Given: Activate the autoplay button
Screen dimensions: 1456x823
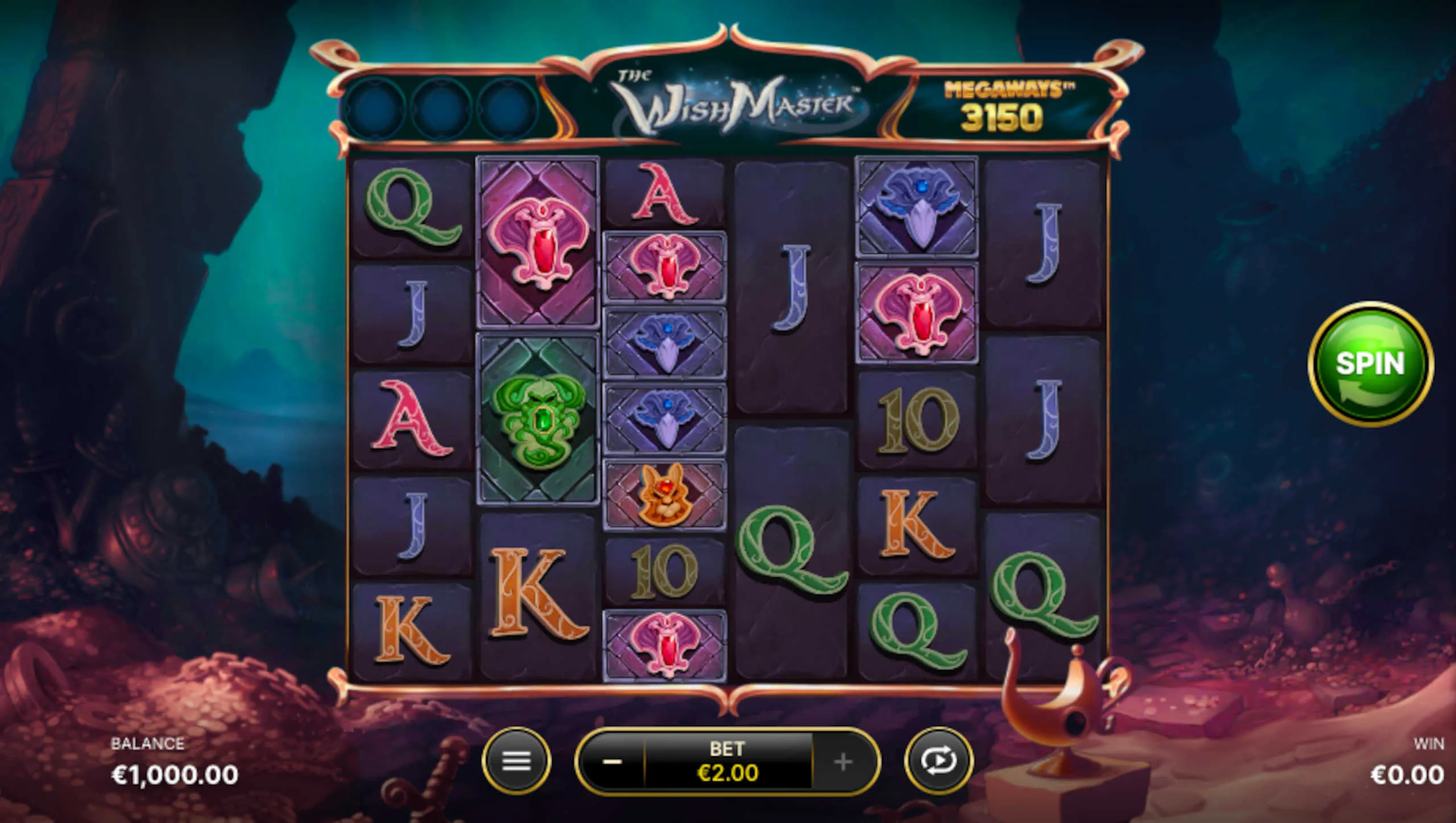Looking at the screenshot, I should [938, 761].
